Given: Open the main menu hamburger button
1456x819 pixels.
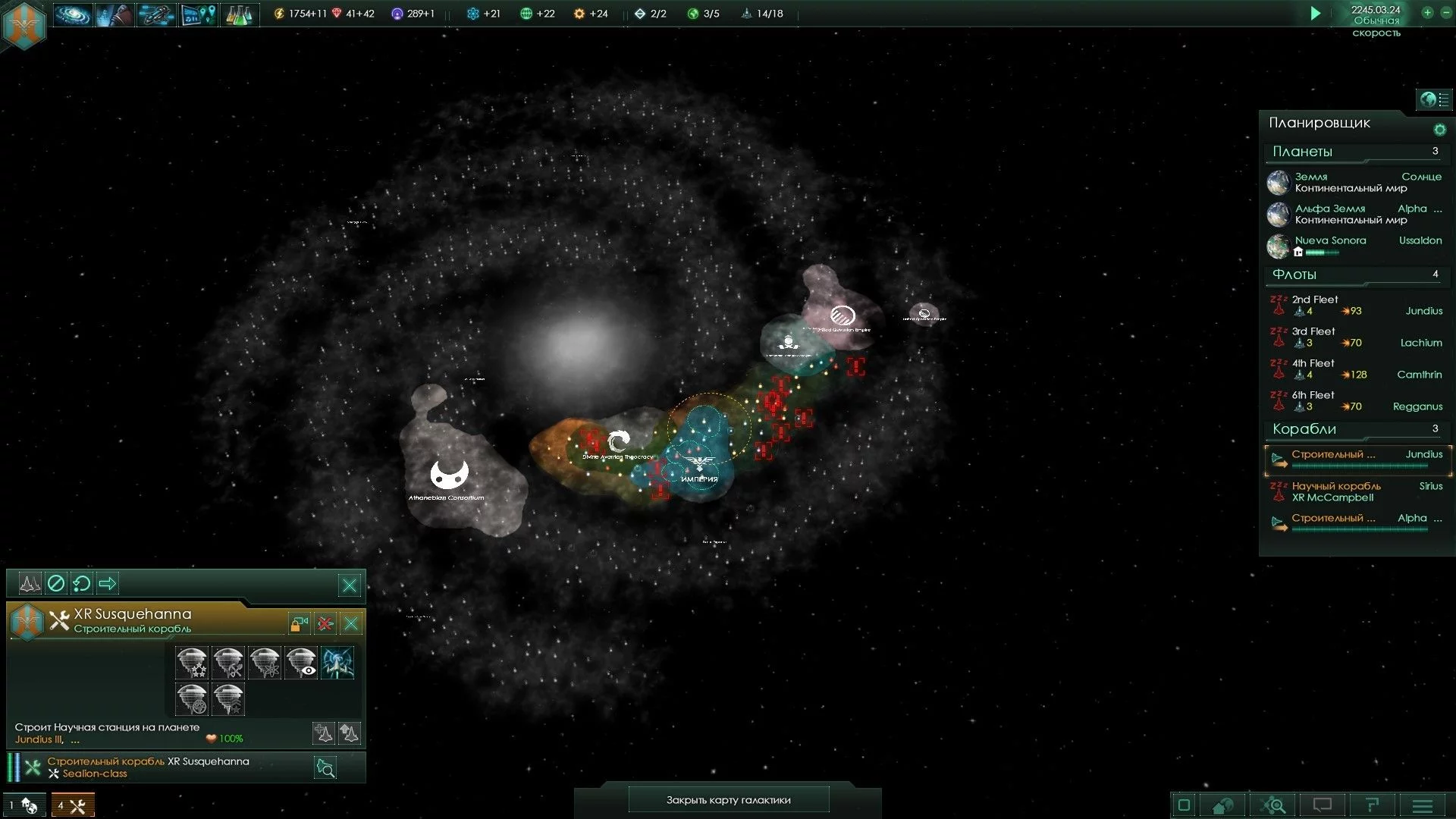Looking at the screenshot, I should (x=1423, y=805).
